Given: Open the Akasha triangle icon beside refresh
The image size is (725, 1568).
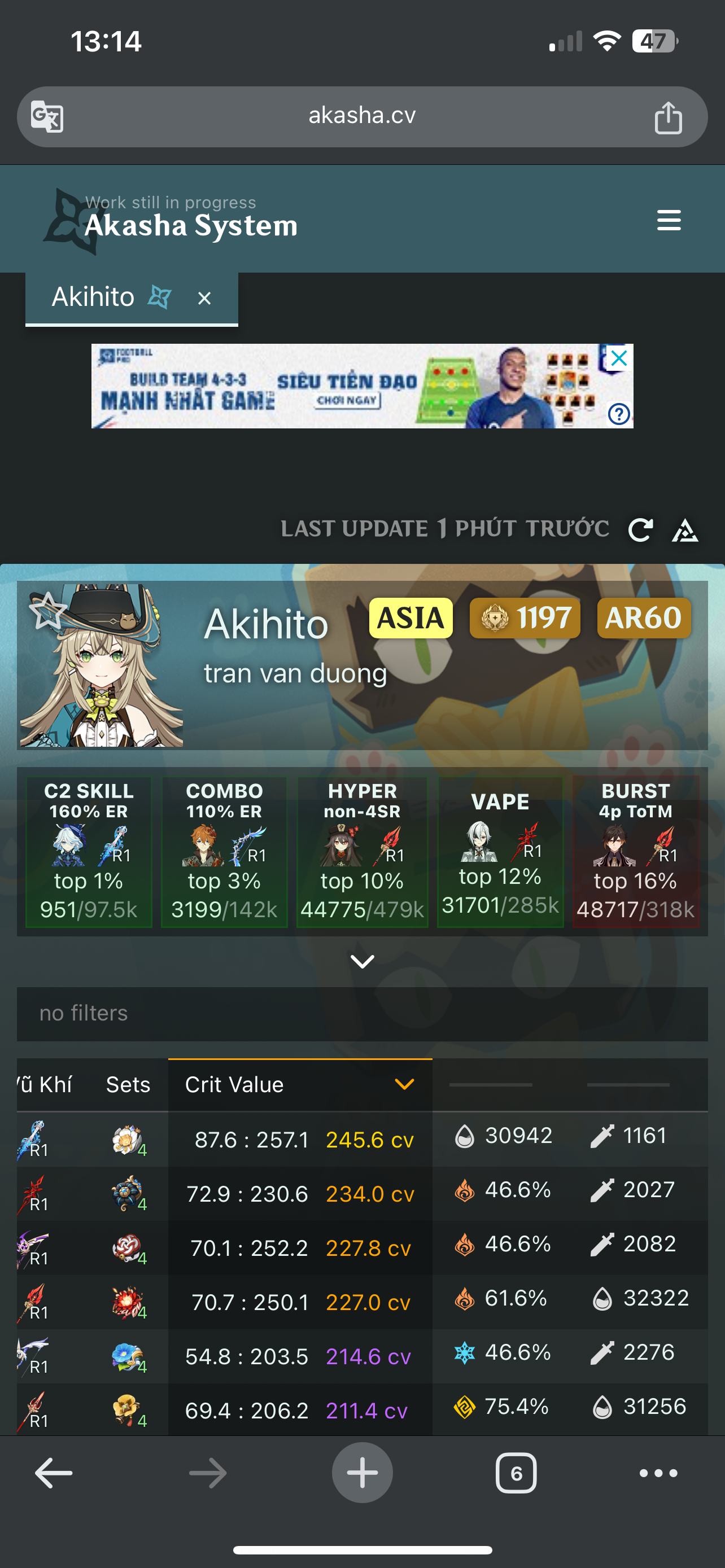Looking at the screenshot, I should [x=685, y=531].
